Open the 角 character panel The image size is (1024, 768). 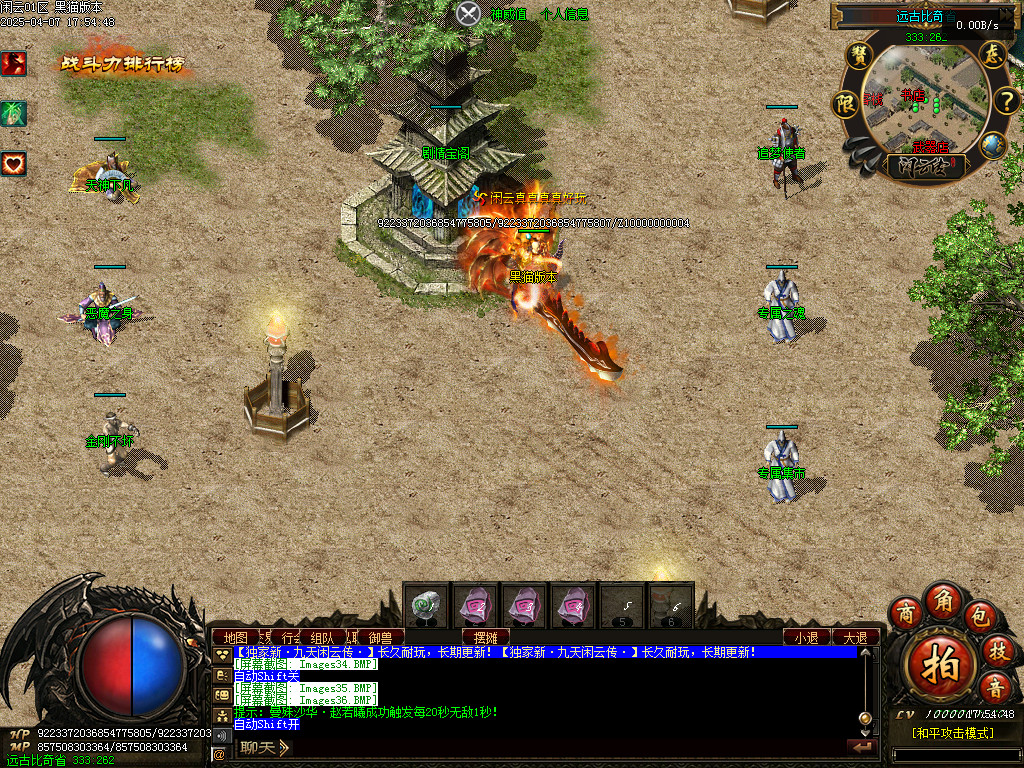(x=943, y=599)
